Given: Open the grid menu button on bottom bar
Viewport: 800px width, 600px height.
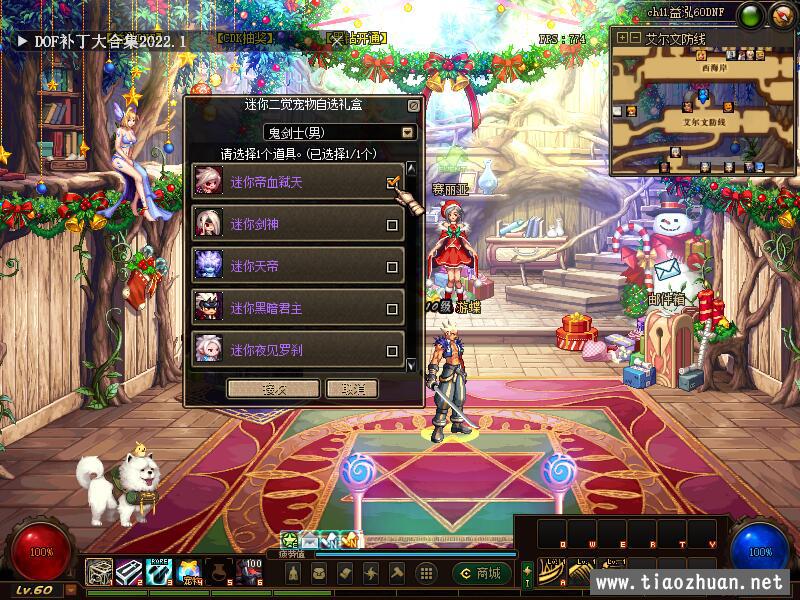Looking at the screenshot, I should click(x=426, y=573).
